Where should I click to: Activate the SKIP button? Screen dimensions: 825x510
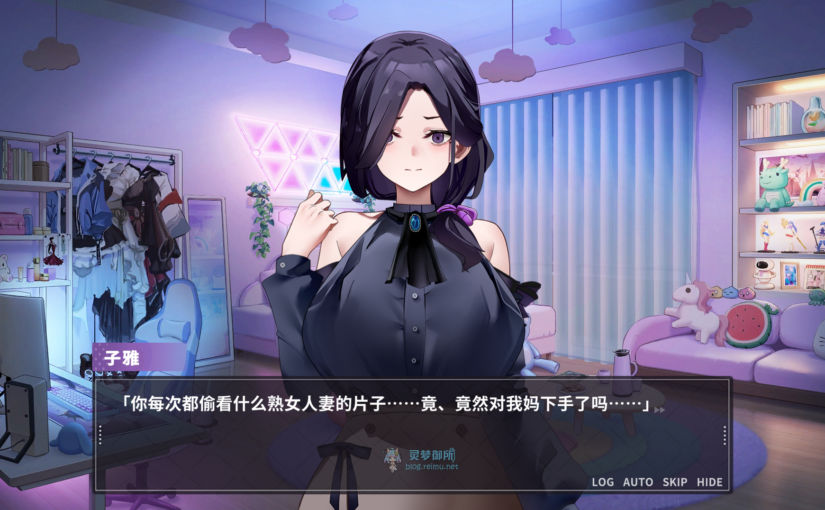tap(675, 482)
